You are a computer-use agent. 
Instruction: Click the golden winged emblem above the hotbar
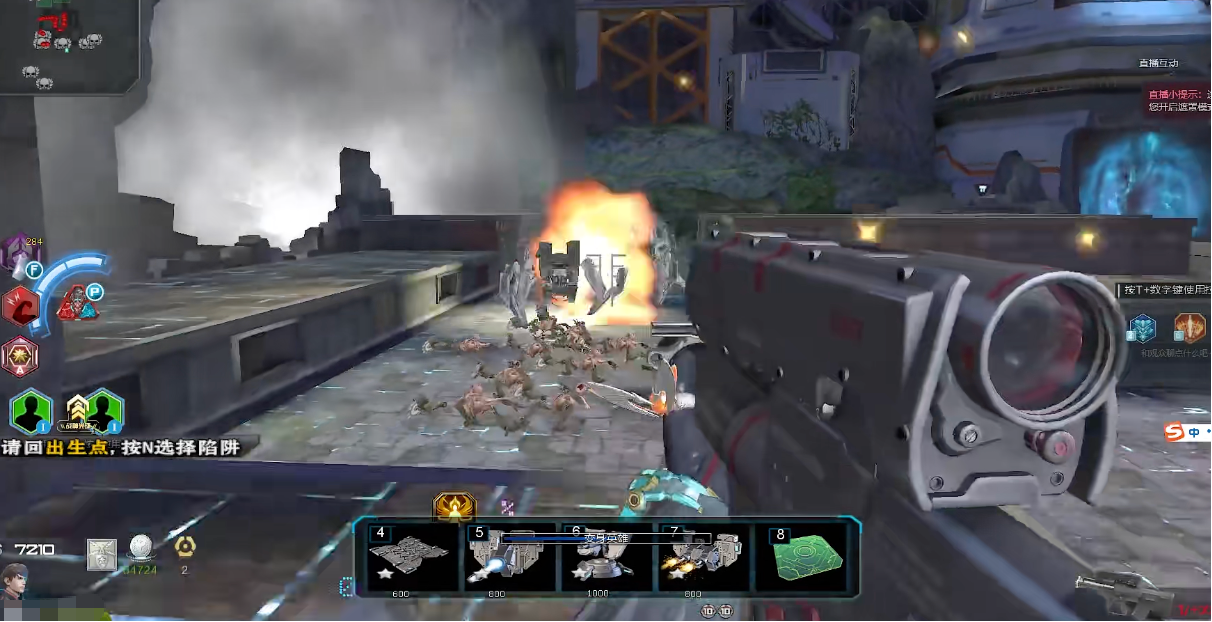tap(454, 507)
